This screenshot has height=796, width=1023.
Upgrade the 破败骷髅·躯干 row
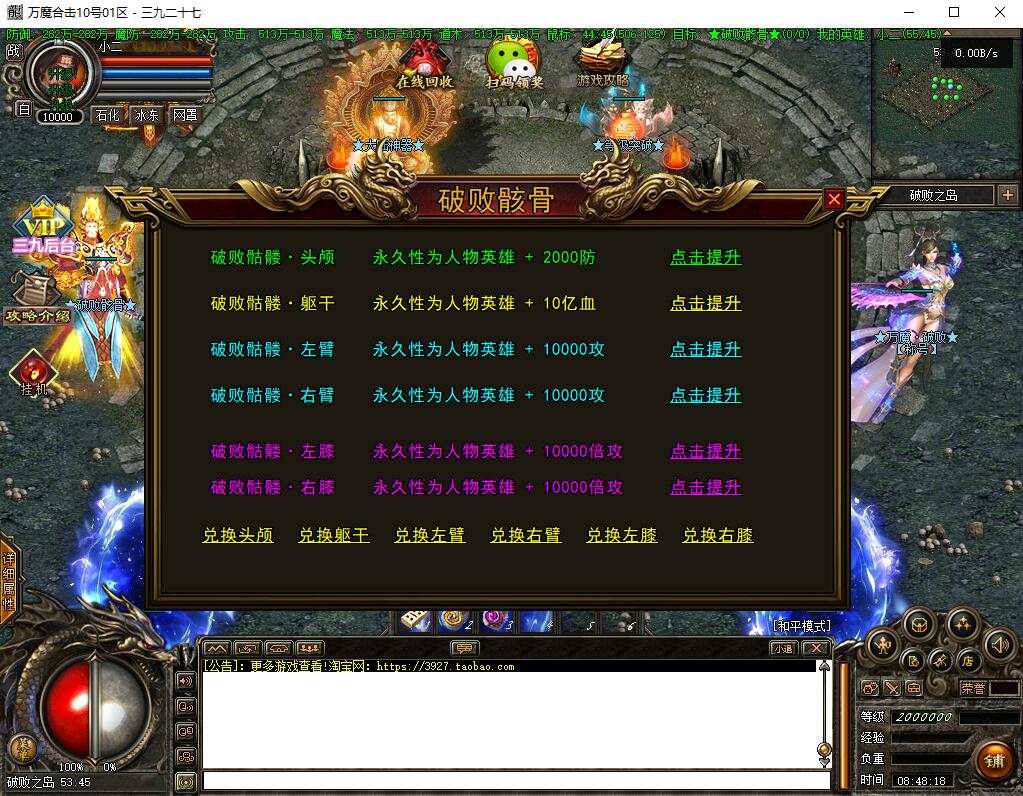pos(705,303)
